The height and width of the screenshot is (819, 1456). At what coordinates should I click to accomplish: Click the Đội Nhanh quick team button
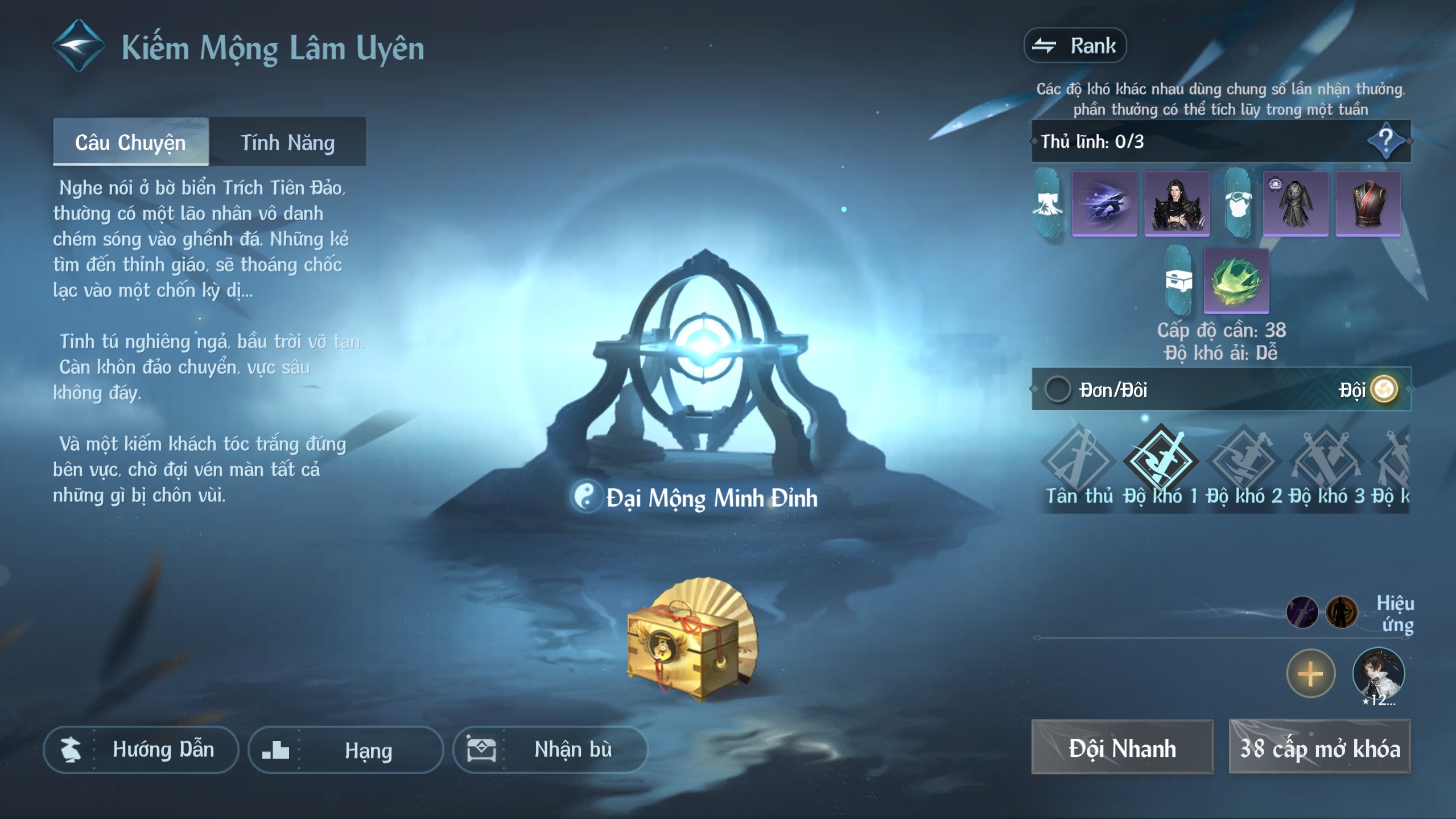1122,747
